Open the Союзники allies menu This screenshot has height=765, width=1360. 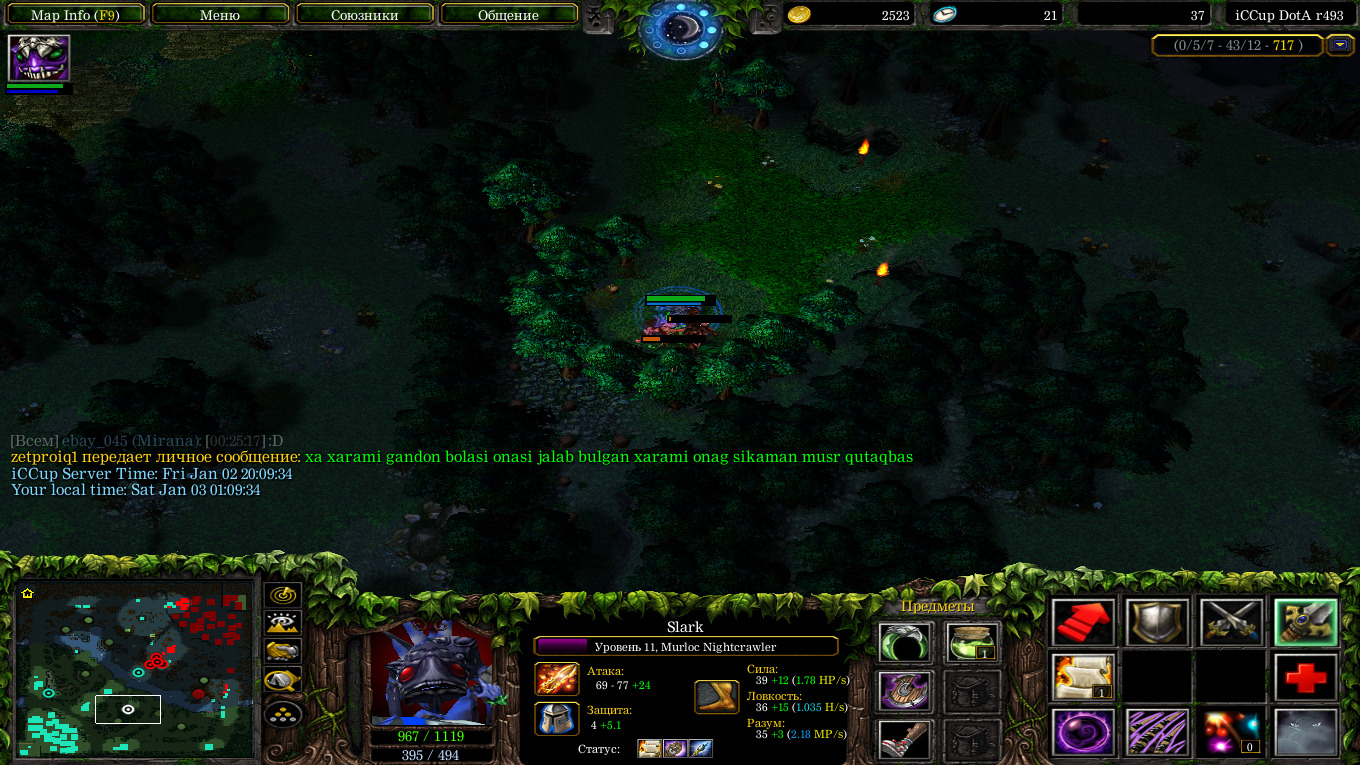363,15
